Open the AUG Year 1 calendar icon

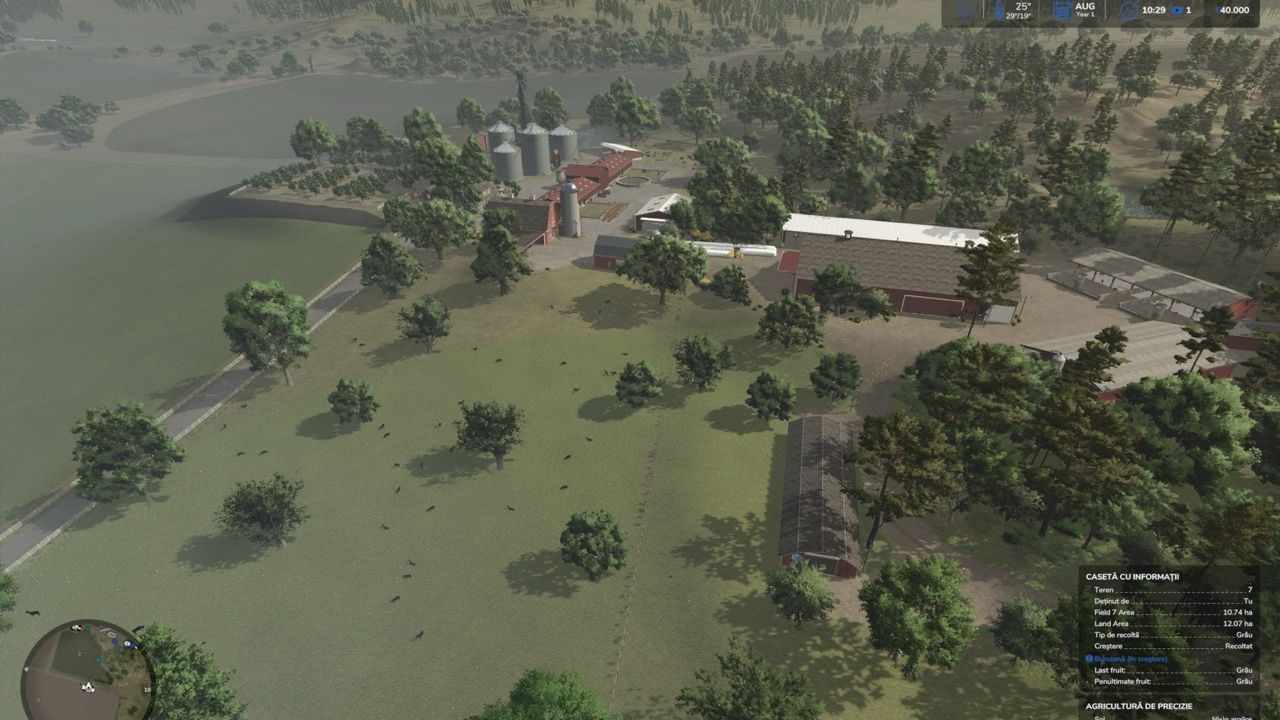coord(1061,10)
